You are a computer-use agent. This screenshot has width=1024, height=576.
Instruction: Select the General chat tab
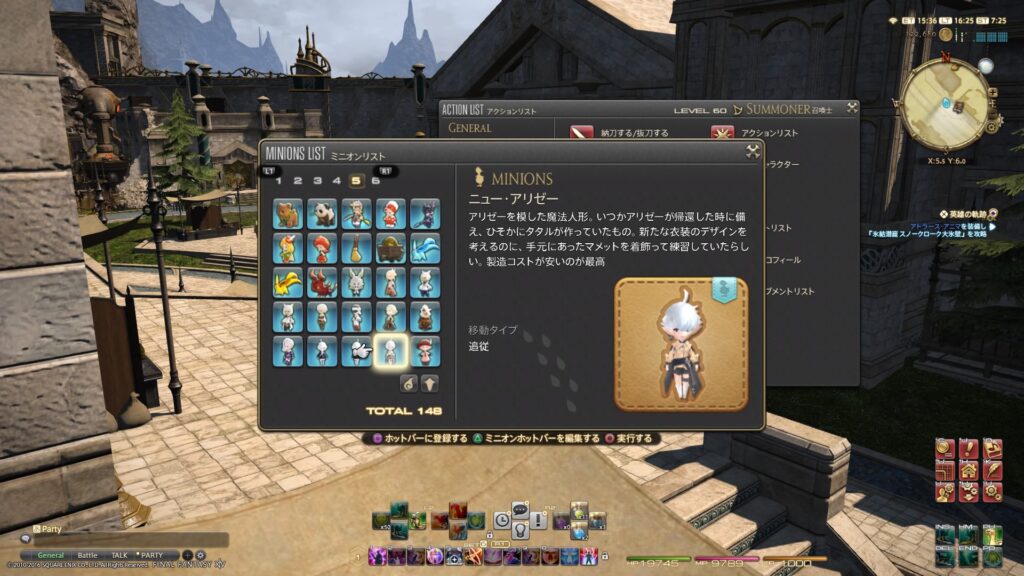51,555
